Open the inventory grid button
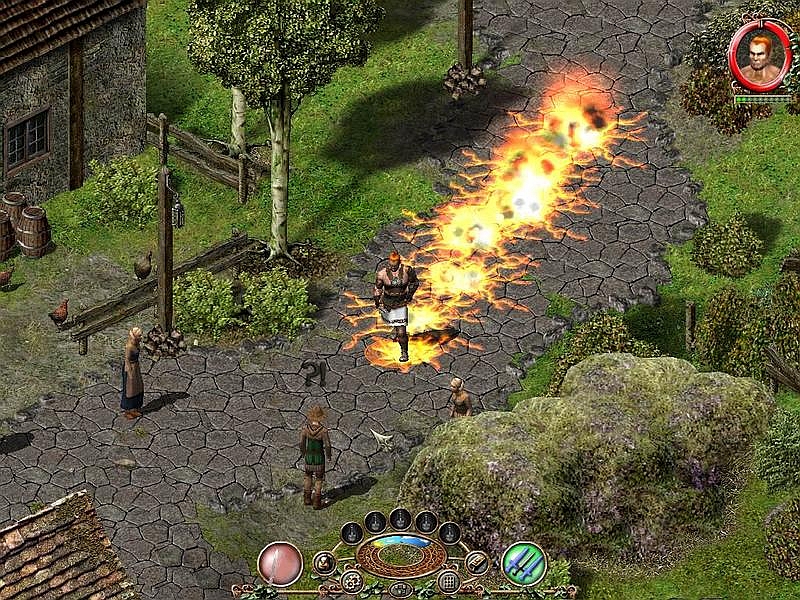The height and width of the screenshot is (600, 800). tap(449, 581)
